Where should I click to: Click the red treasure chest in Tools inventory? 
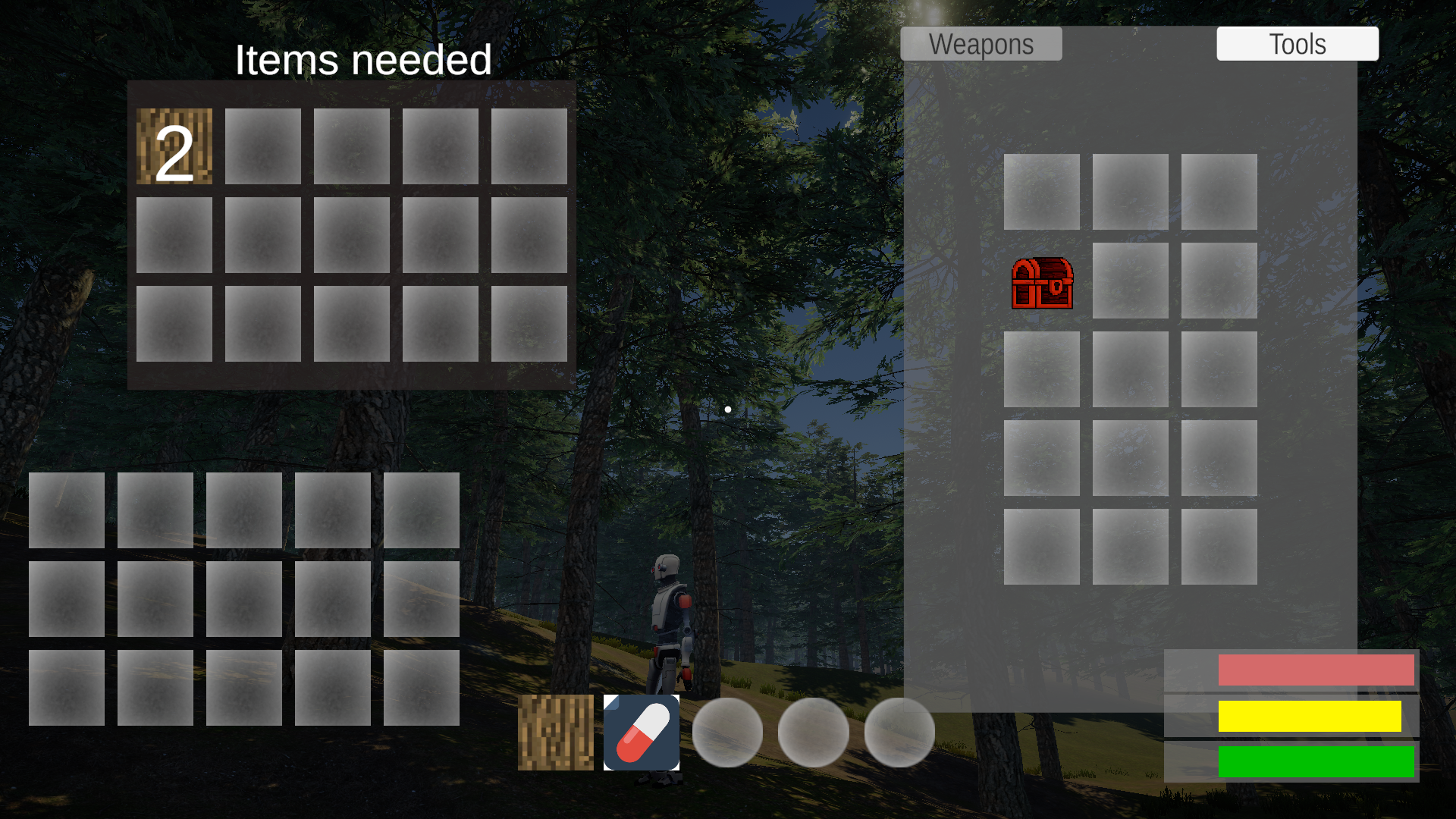1042,283
